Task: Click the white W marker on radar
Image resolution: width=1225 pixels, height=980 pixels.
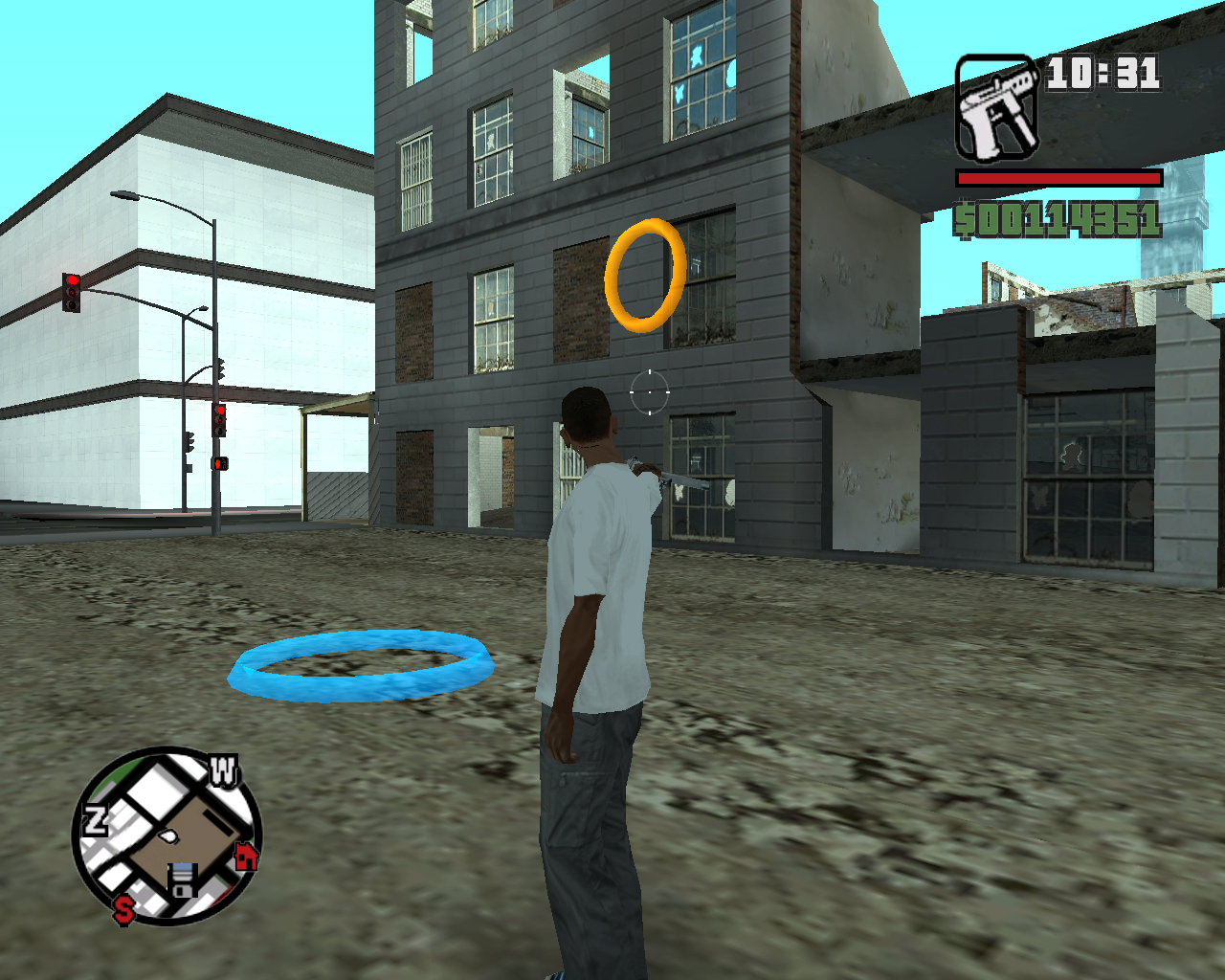Action: coord(223,770)
